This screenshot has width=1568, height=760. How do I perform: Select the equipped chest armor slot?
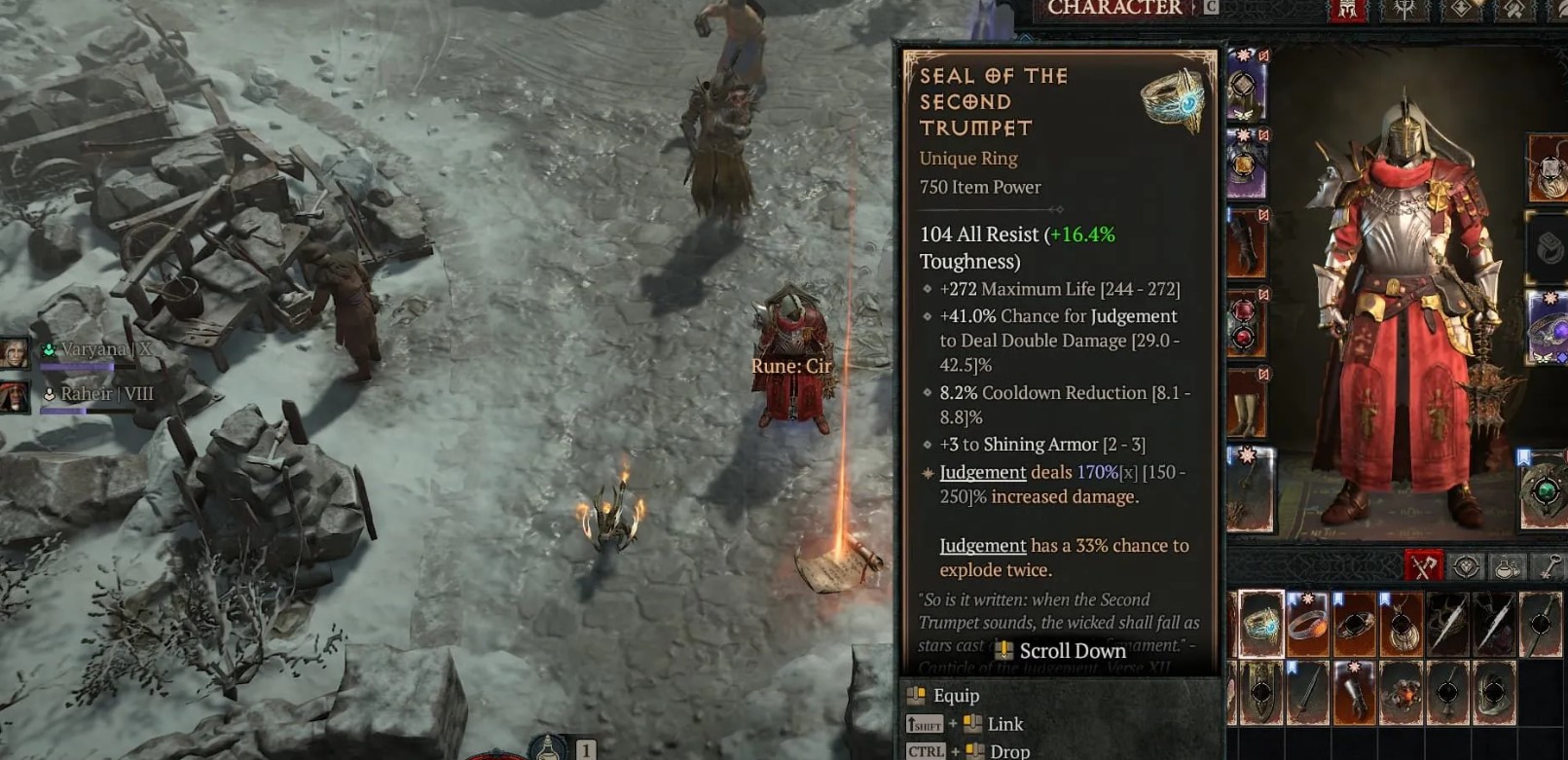[x=1245, y=165]
